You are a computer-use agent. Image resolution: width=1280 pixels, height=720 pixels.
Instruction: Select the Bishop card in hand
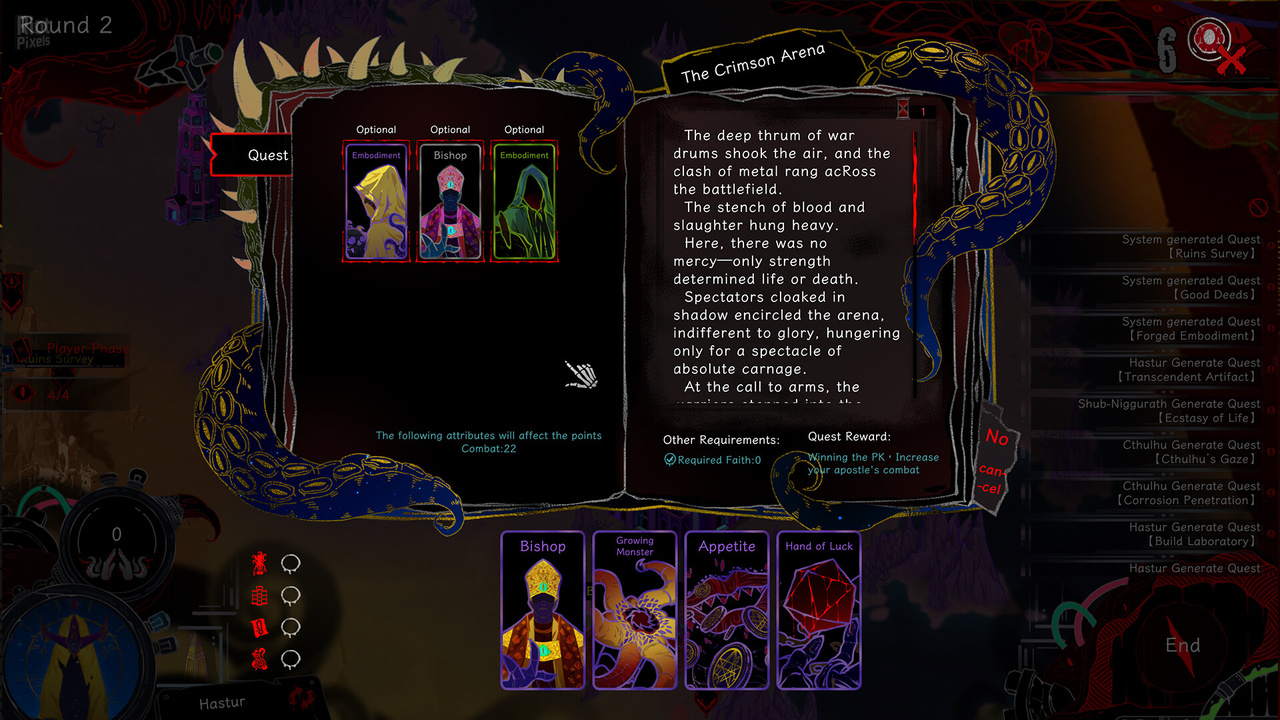542,610
